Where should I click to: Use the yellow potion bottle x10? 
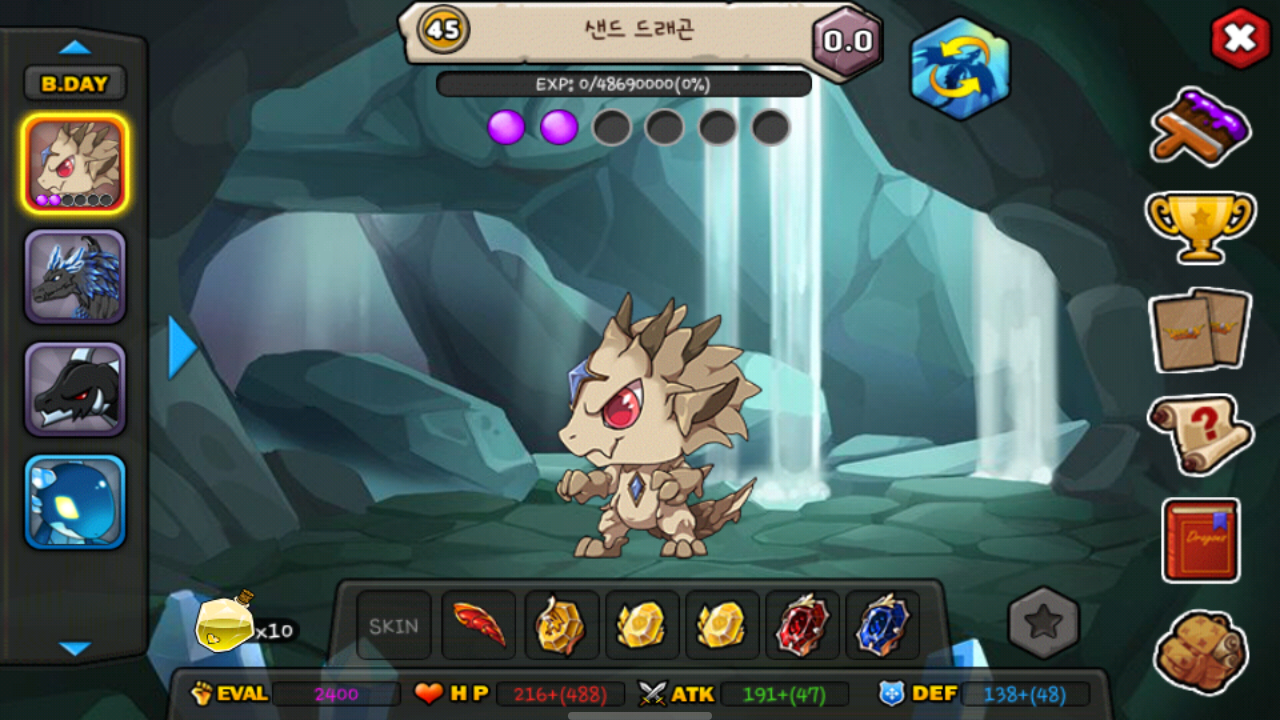pos(225,625)
